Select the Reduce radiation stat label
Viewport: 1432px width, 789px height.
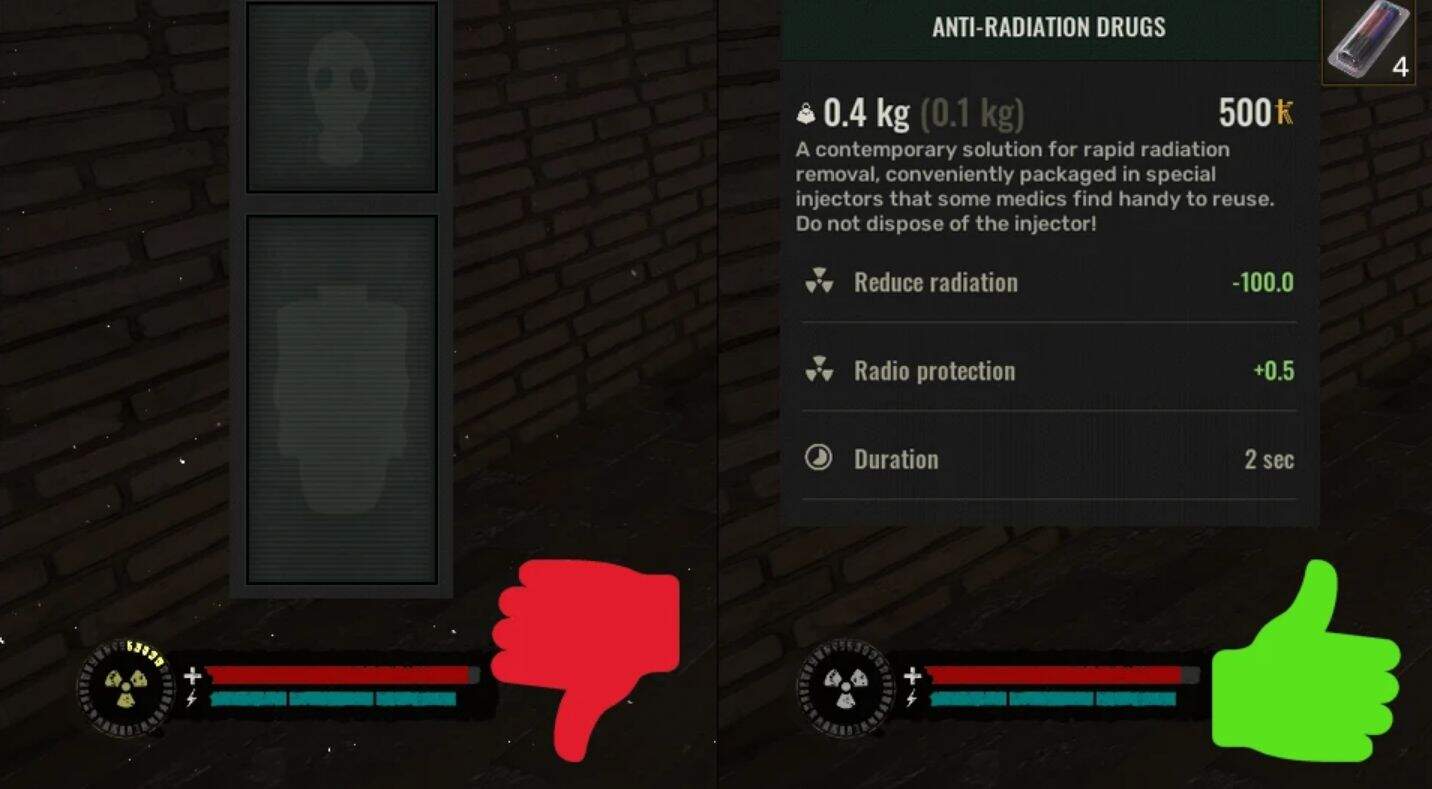935,282
